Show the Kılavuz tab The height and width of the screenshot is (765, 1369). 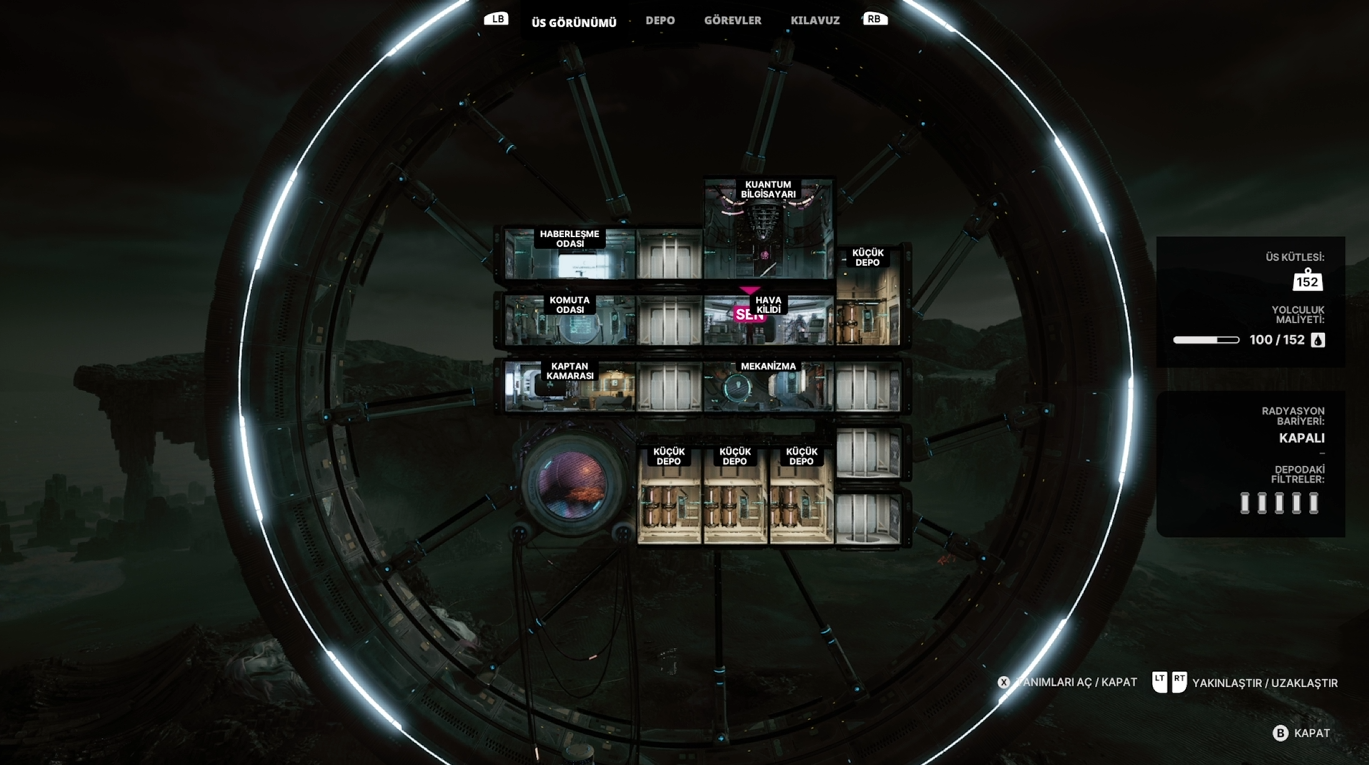(815, 20)
